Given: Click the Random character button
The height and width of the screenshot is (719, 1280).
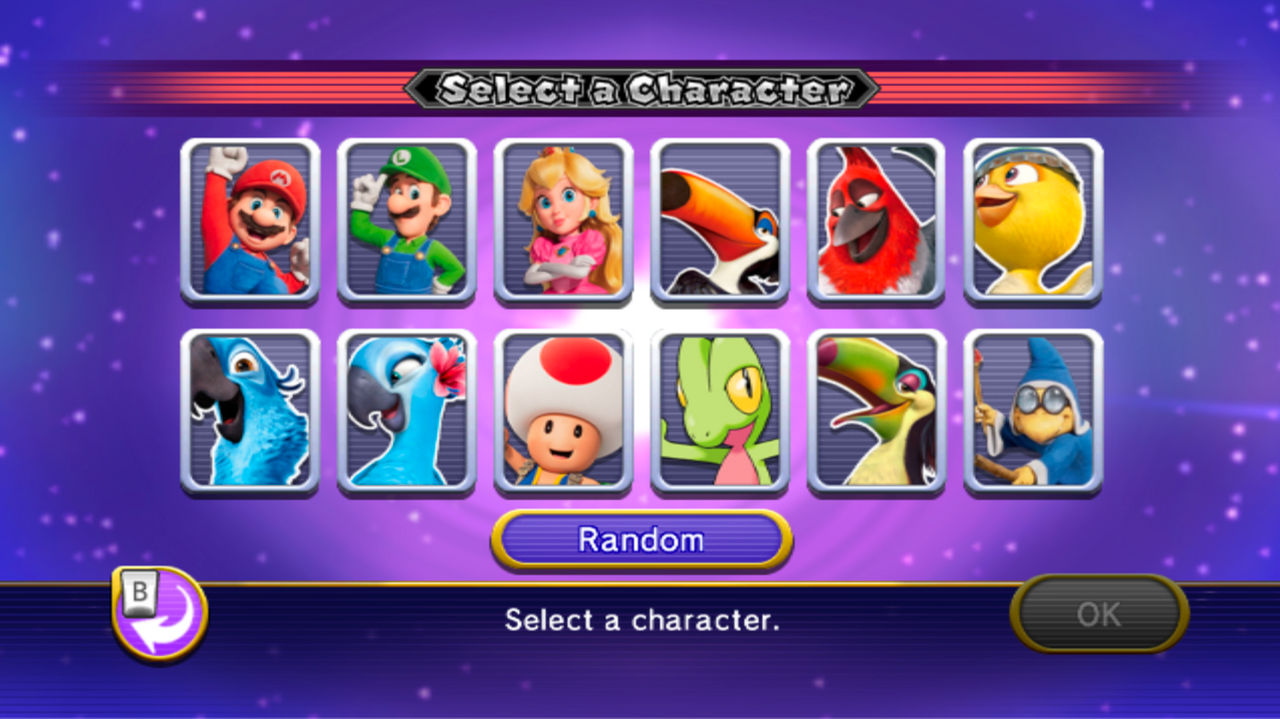Looking at the screenshot, I should [x=641, y=540].
